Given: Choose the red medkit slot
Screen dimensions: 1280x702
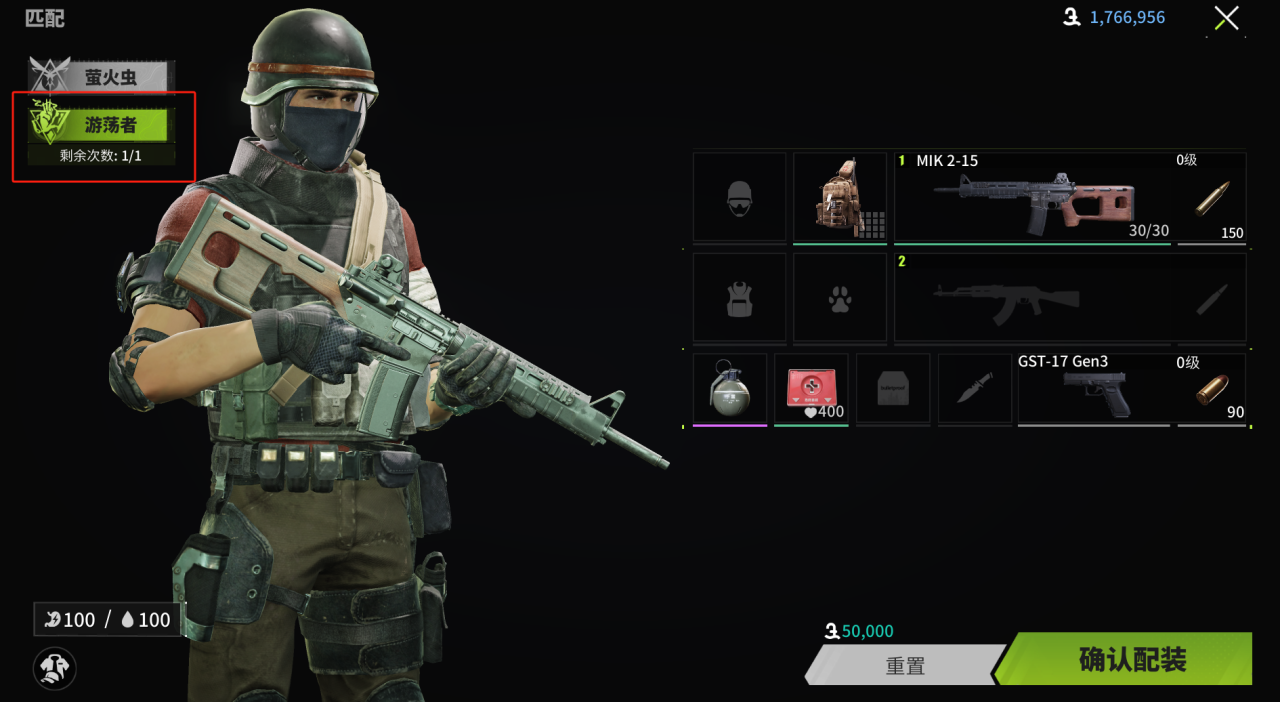Looking at the screenshot, I should (x=811, y=388).
